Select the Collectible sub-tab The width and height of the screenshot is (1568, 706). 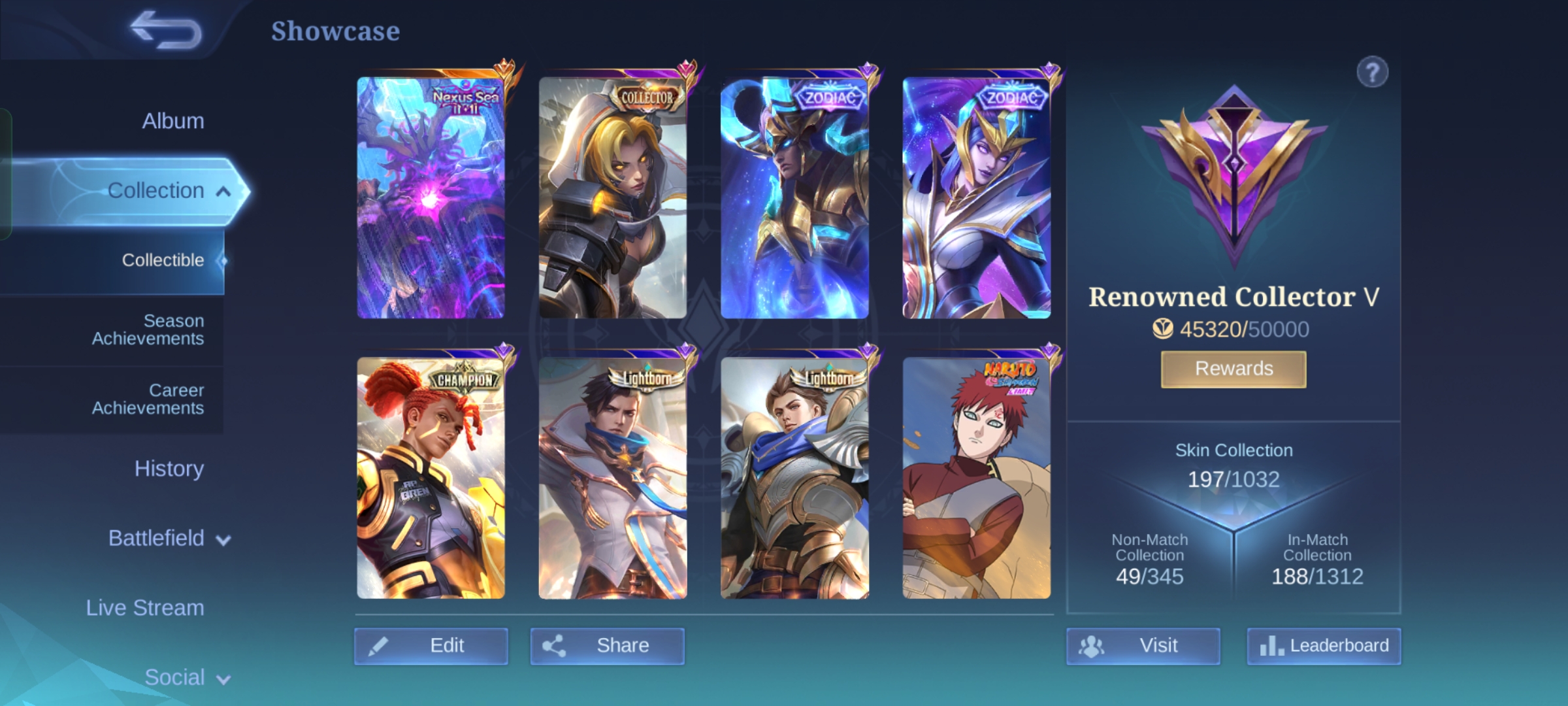[x=163, y=260]
